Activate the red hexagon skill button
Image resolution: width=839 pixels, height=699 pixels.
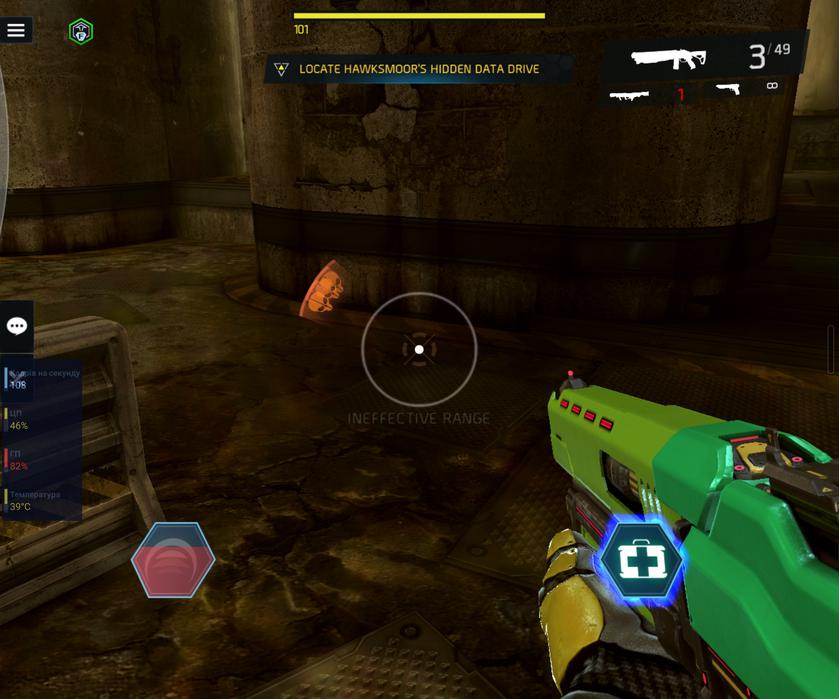tap(173, 560)
